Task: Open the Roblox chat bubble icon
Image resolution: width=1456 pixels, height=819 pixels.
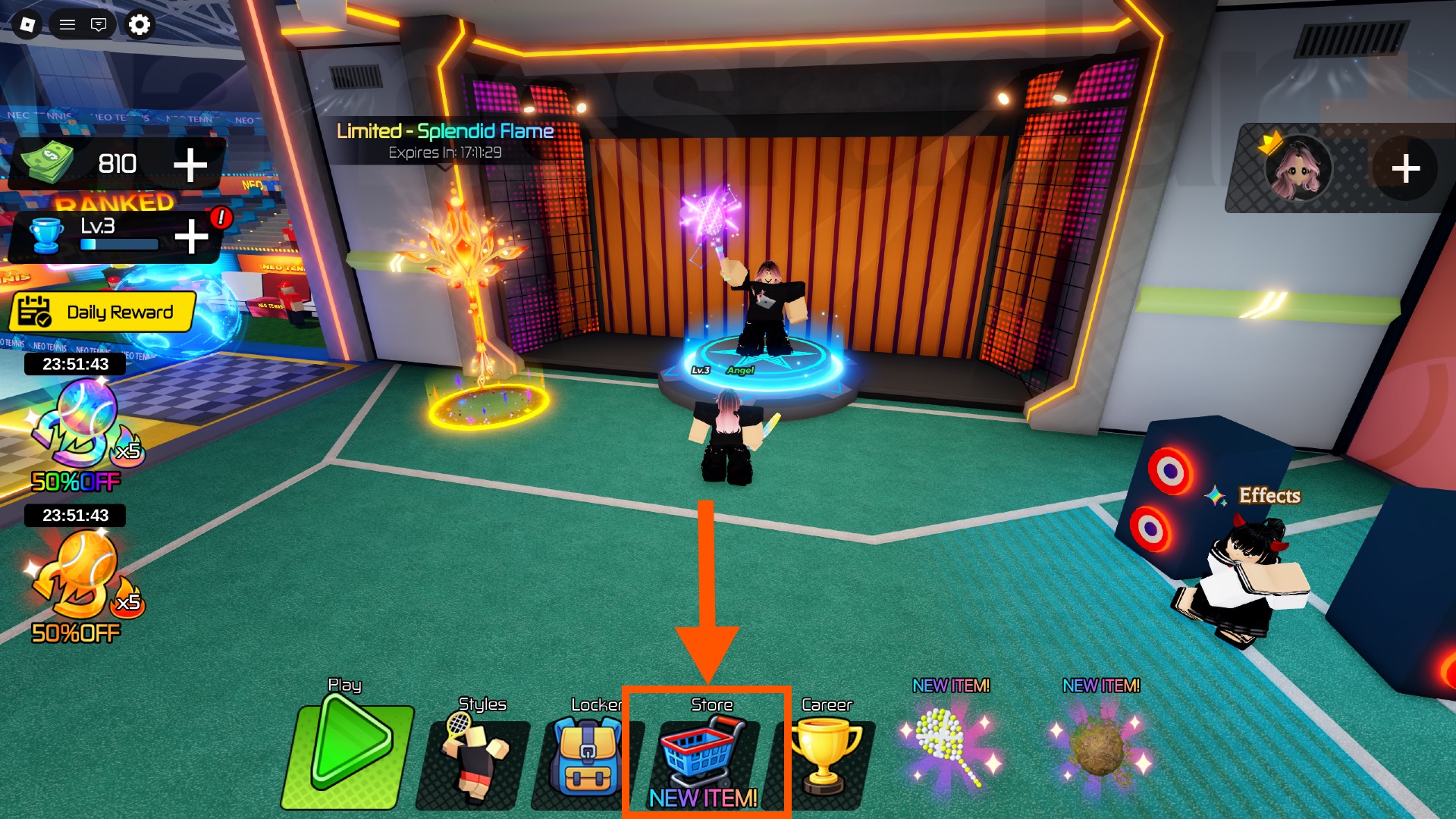Action: tap(99, 24)
